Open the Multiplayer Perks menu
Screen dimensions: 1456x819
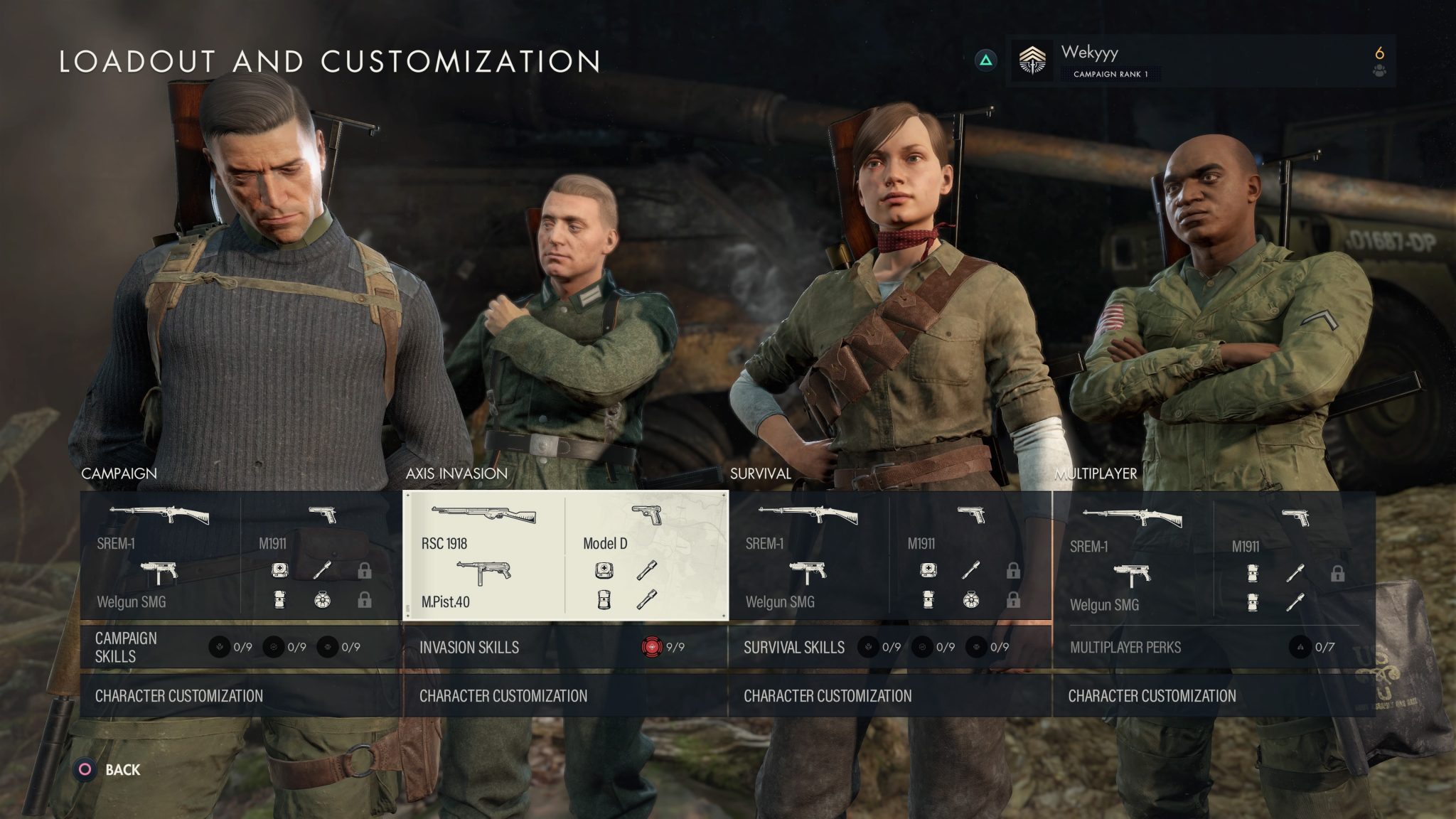tap(1126, 648)
